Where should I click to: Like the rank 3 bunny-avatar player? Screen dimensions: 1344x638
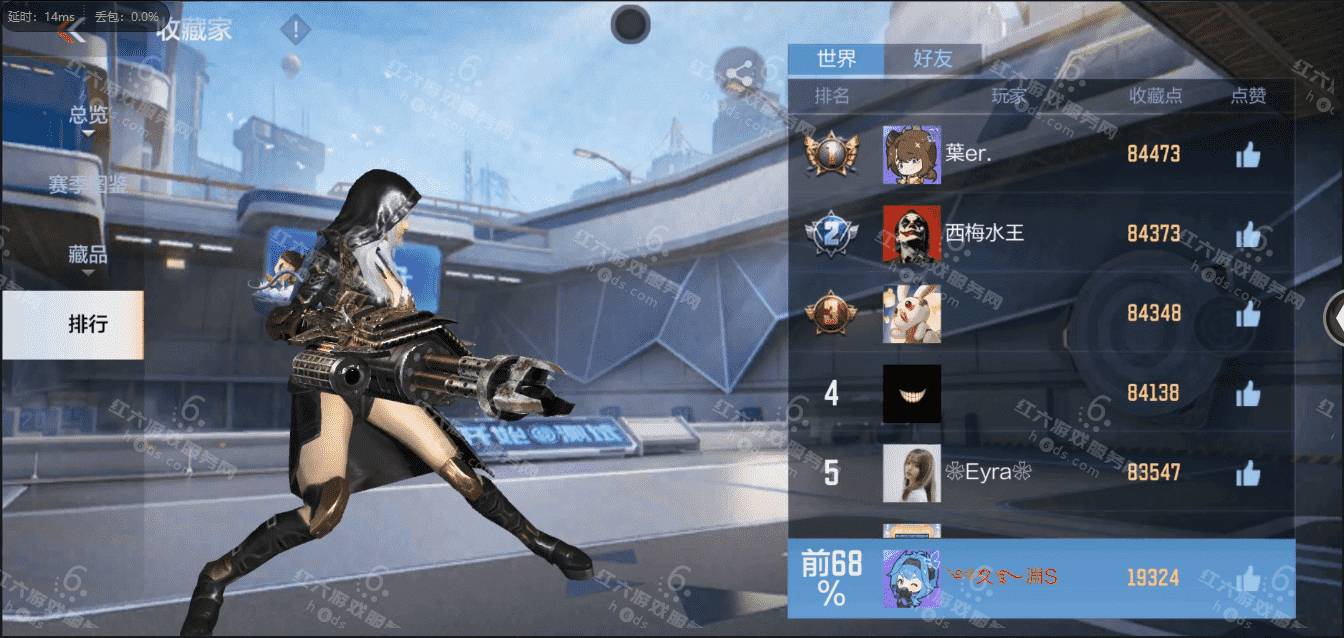(x=1247, y=314)
